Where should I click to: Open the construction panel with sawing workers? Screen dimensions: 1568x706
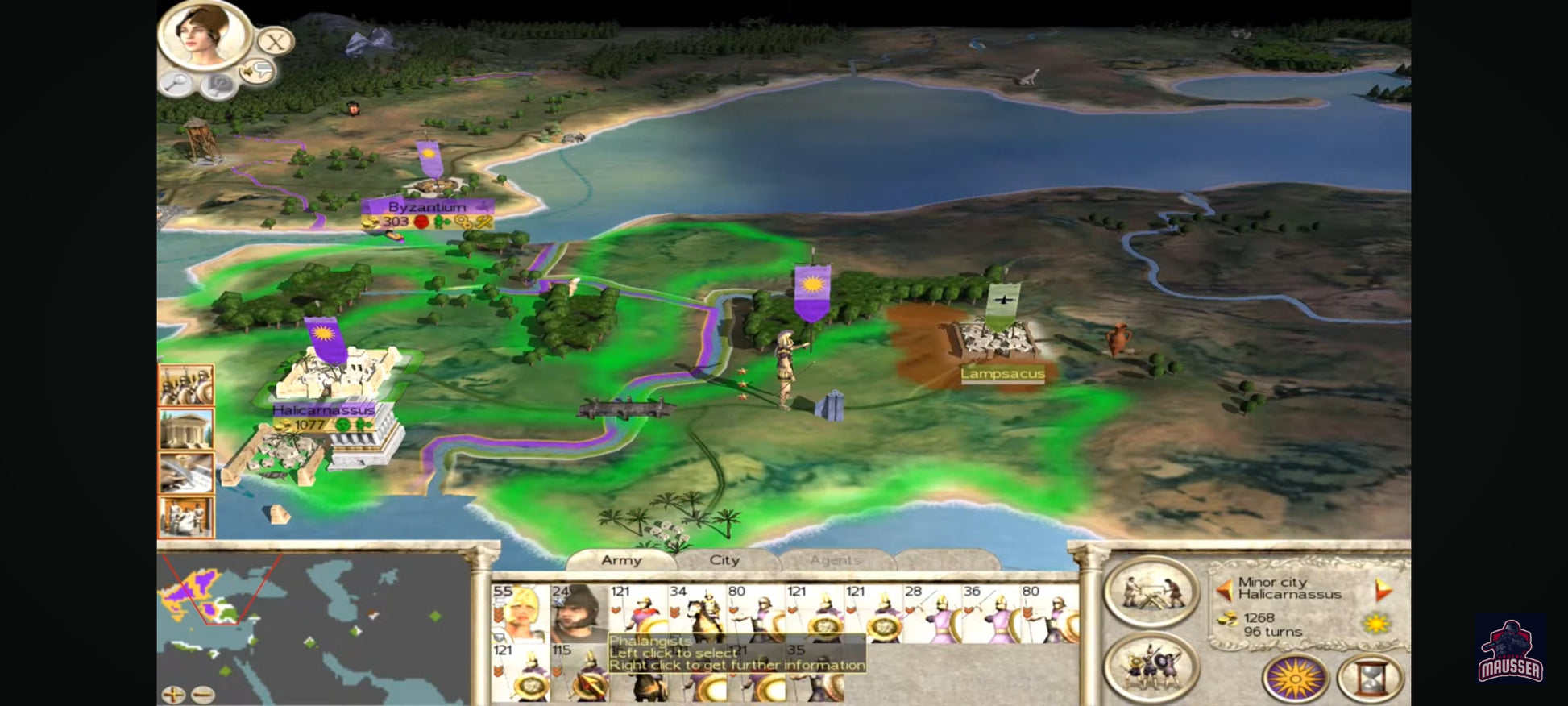click(x=1151, y=592)
